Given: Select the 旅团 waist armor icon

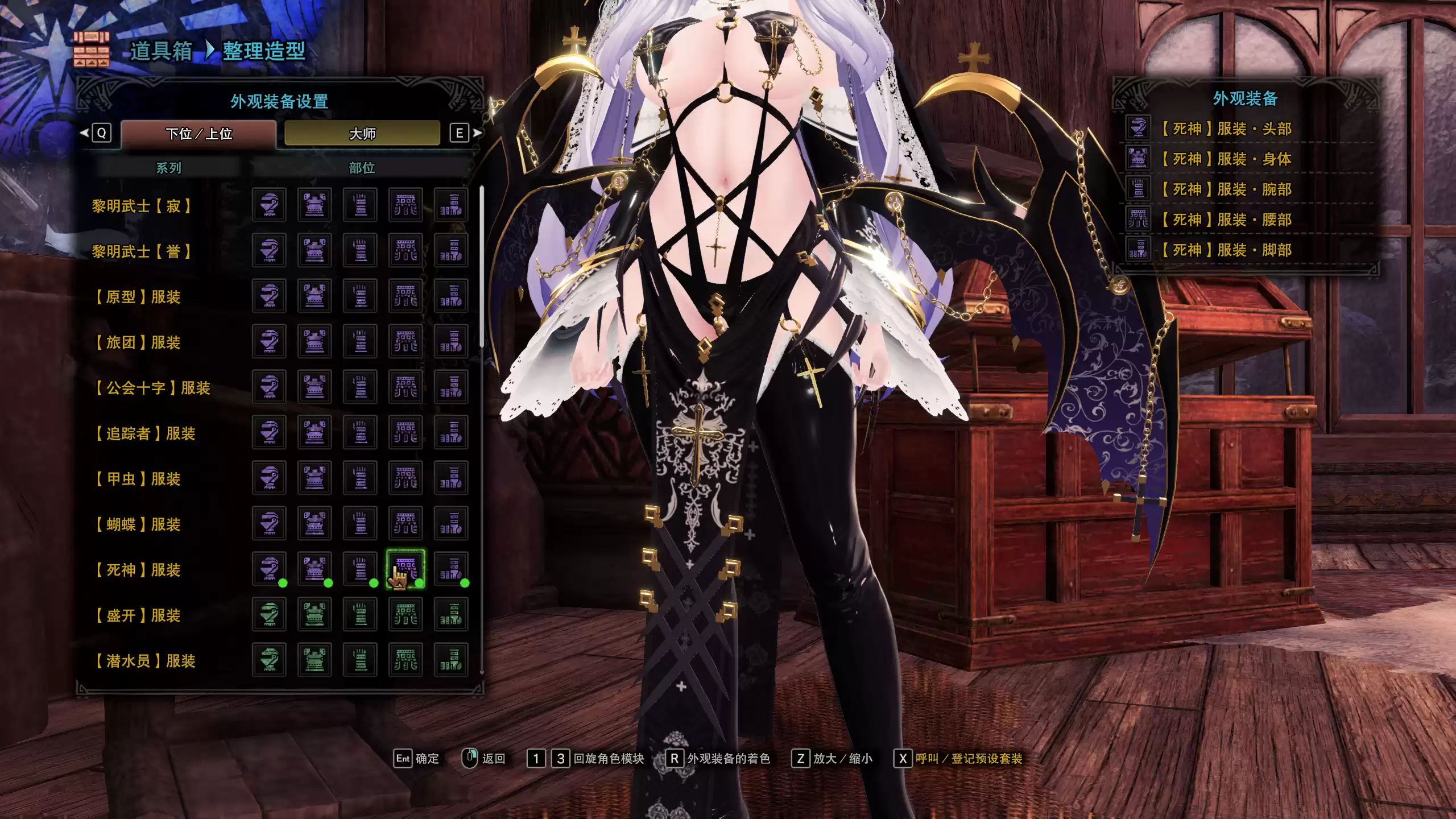Looking at the screenshot, I should click(406, 341).
